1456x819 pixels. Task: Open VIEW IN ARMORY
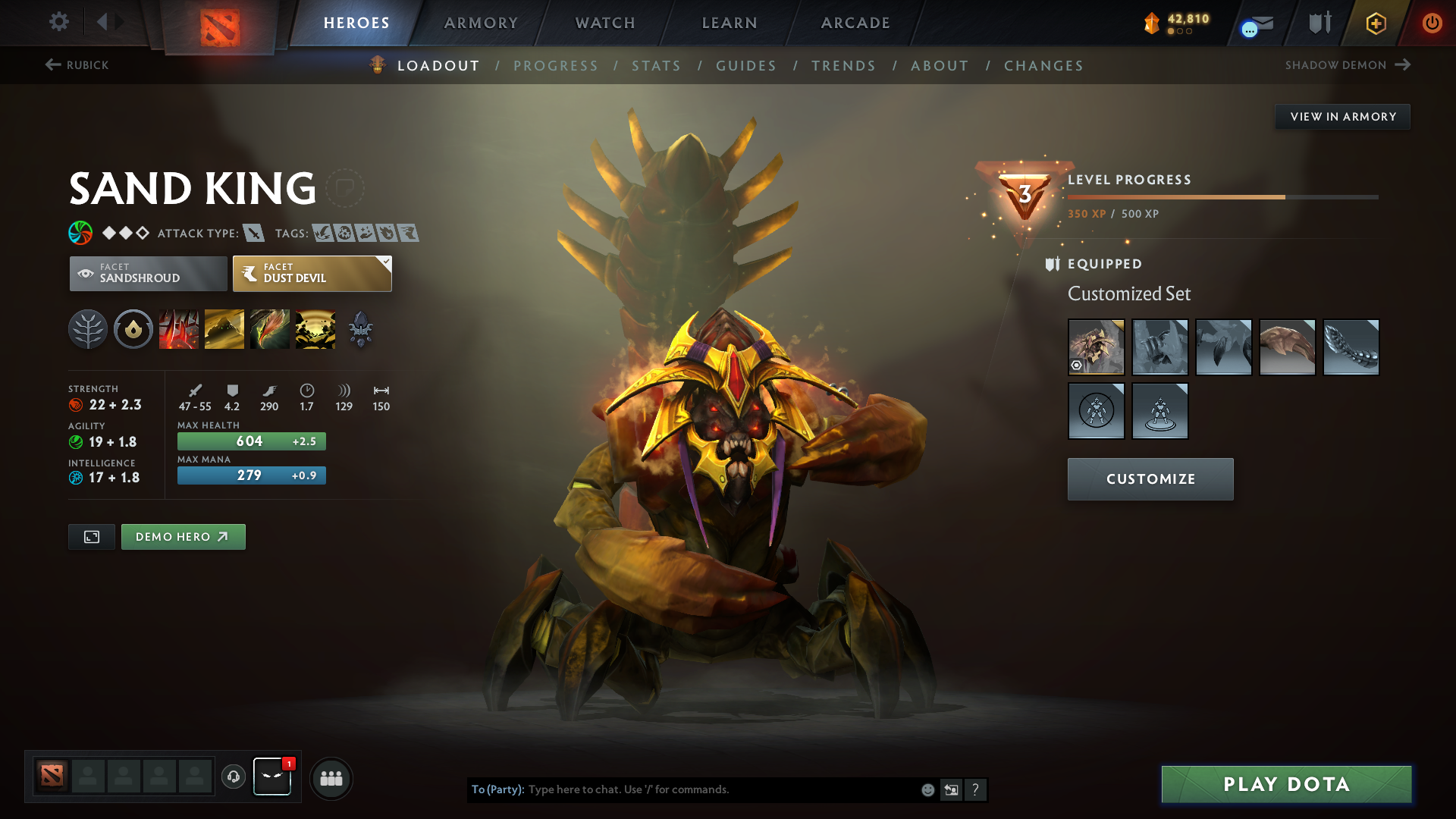[1342, 116]
